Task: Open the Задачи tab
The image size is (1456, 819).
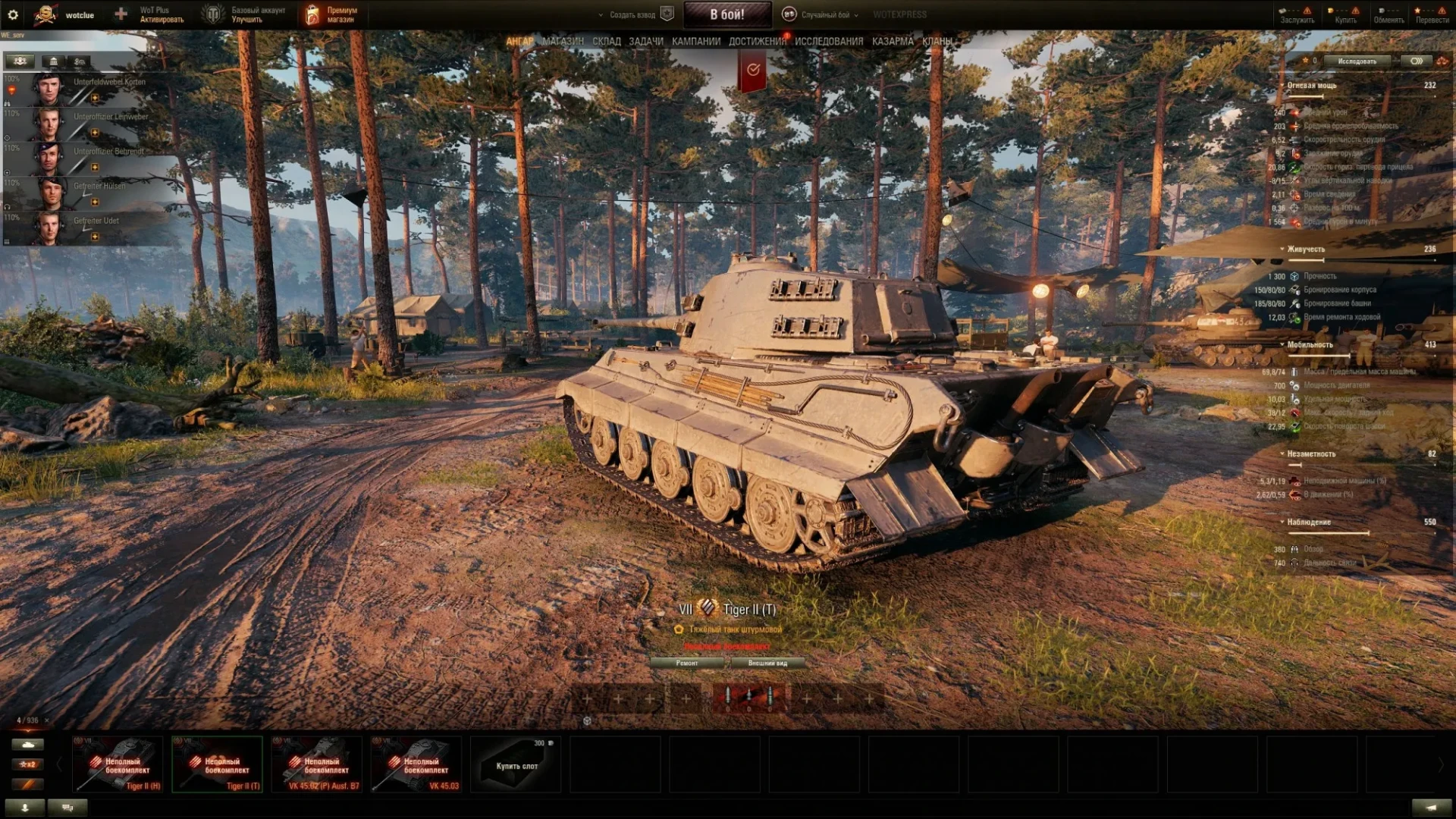Action: tap(645, 41)
